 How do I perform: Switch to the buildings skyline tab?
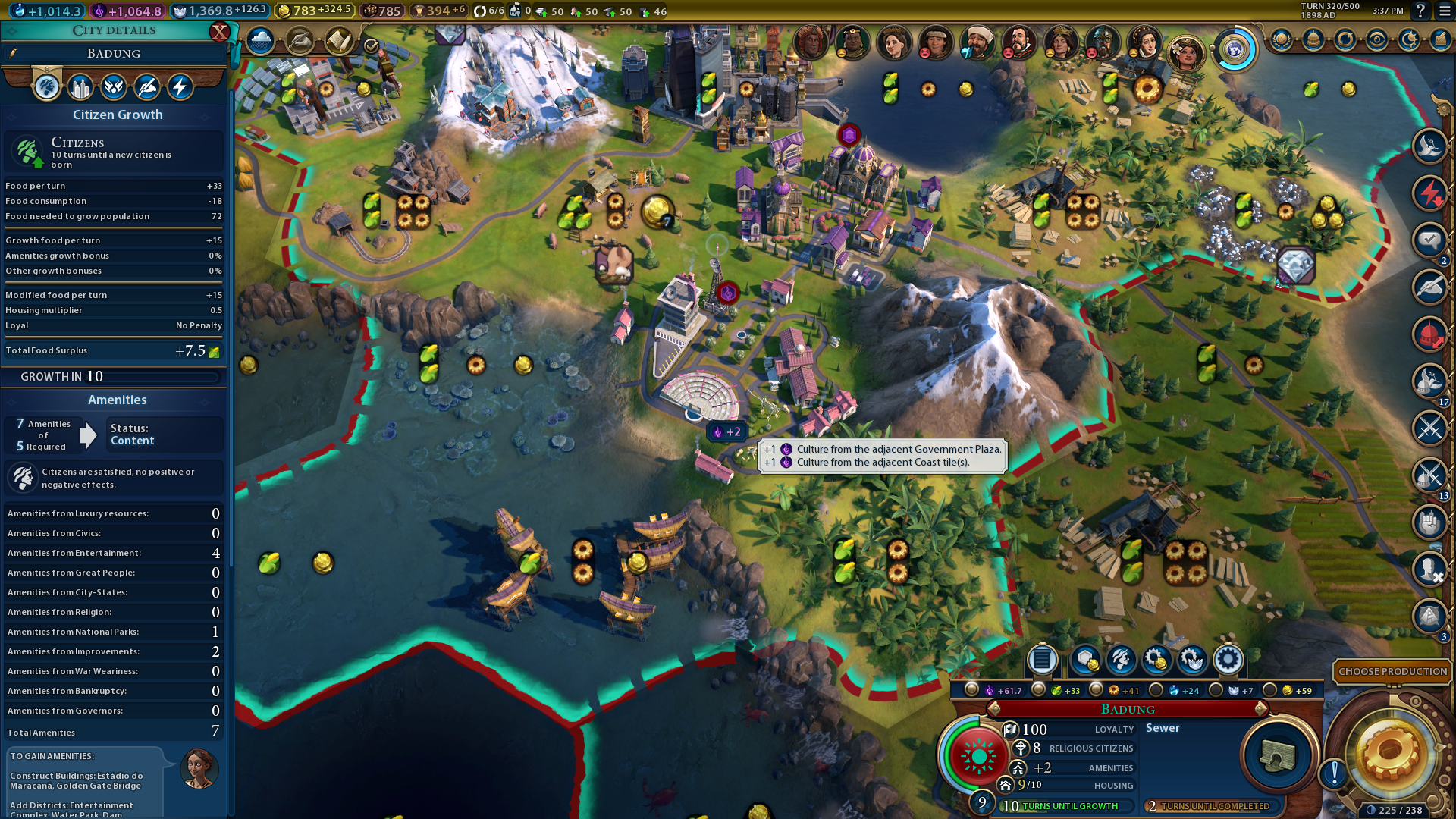tap(80, 87)
